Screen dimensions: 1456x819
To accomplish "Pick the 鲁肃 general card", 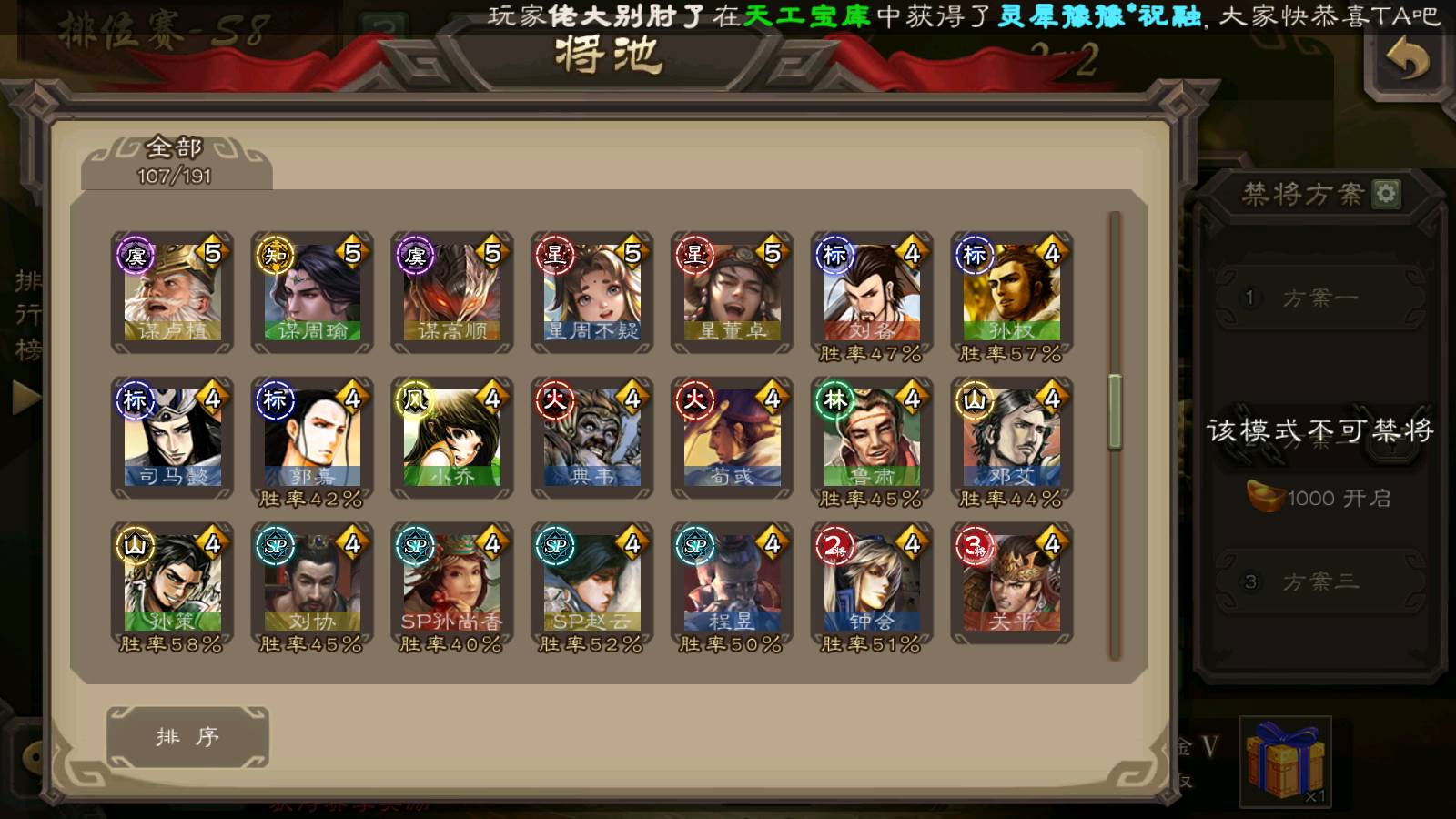I will (x=872, y=439).
